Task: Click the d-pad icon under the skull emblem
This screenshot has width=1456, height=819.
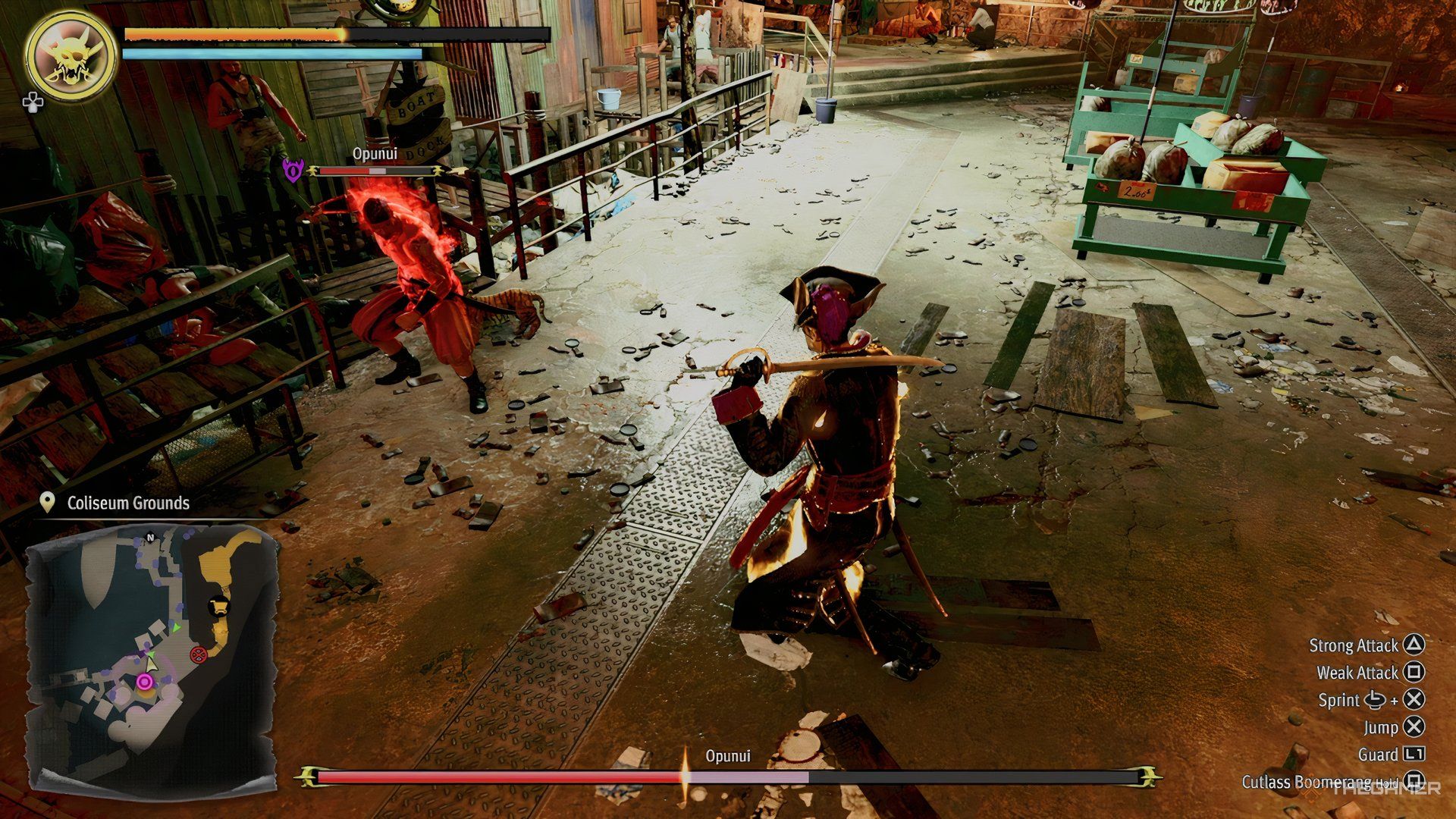Action: 32,102
